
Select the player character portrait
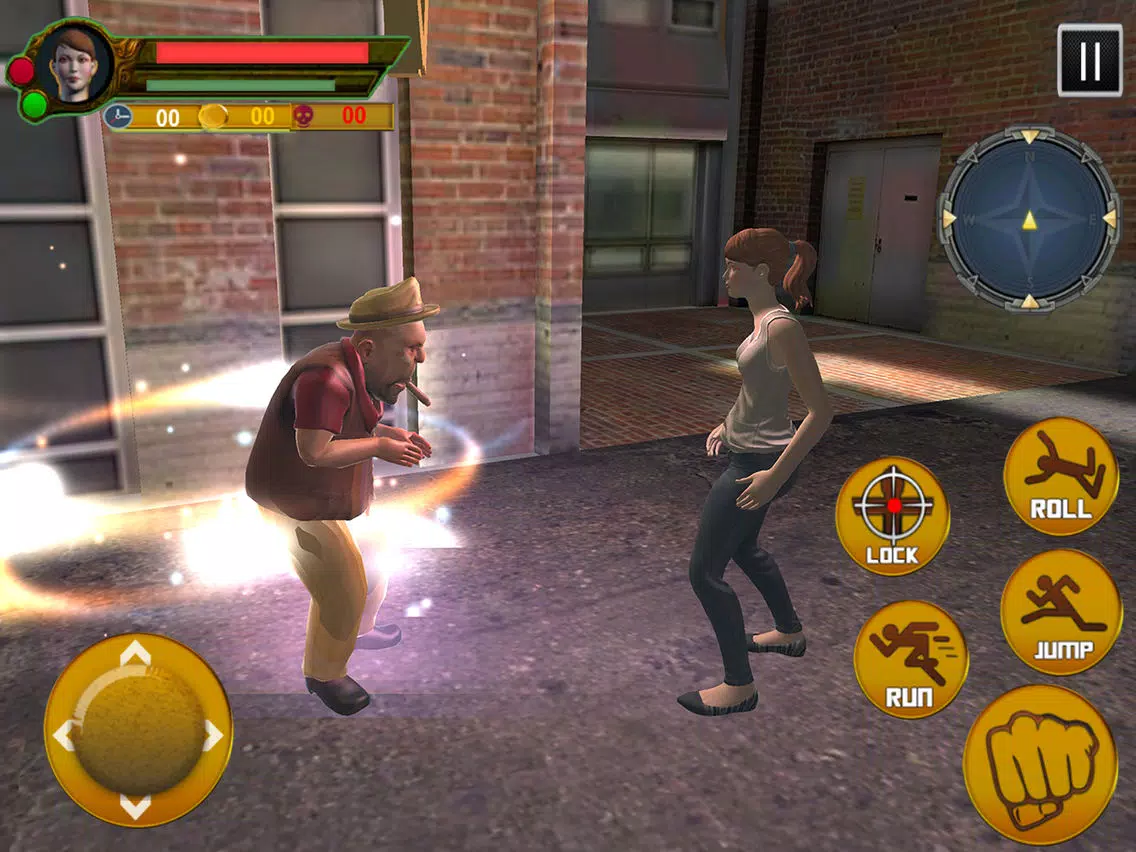[76, 65]
